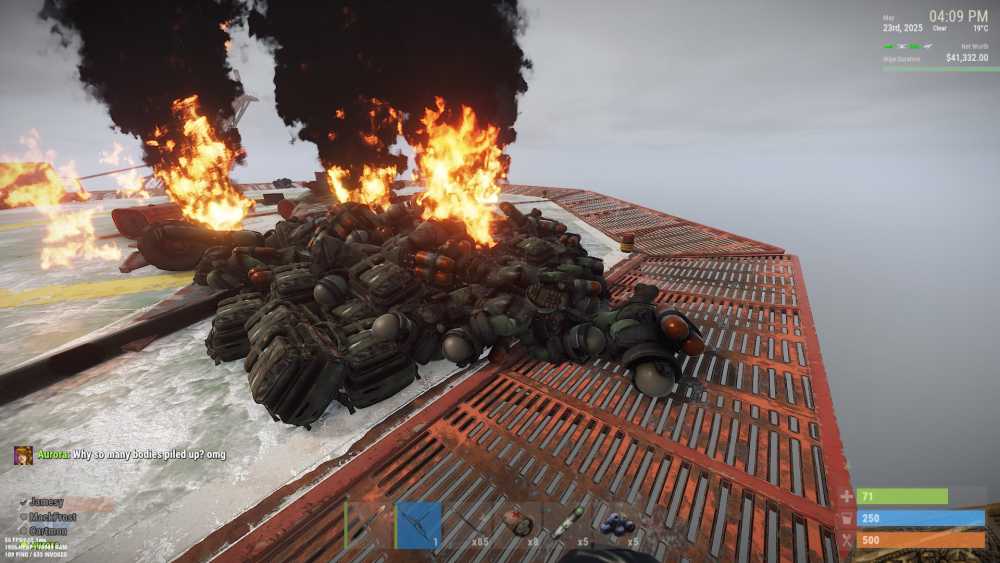Choose the arrows stack of 85
The image size is (1000, 563).
coord(468,523)
